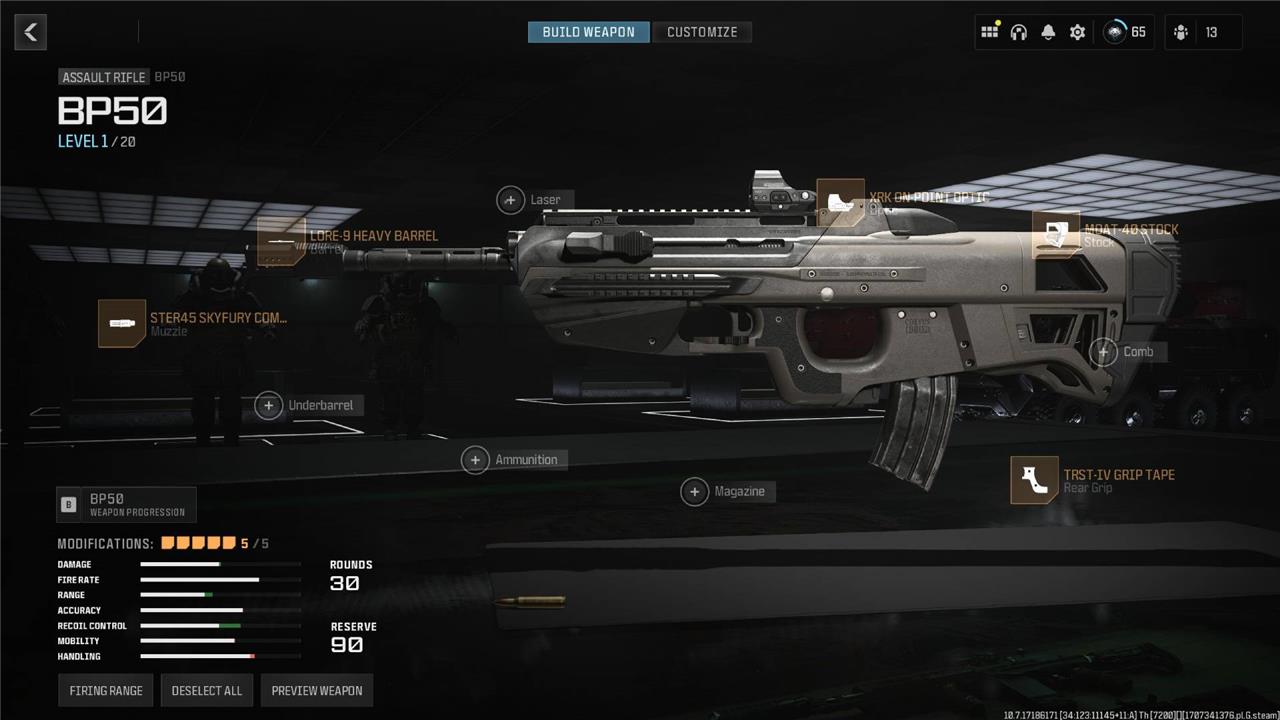Select the LORE-9 Heavy Barrel slot
Viewport: 1280px width, 720px height.
[282, 242]
